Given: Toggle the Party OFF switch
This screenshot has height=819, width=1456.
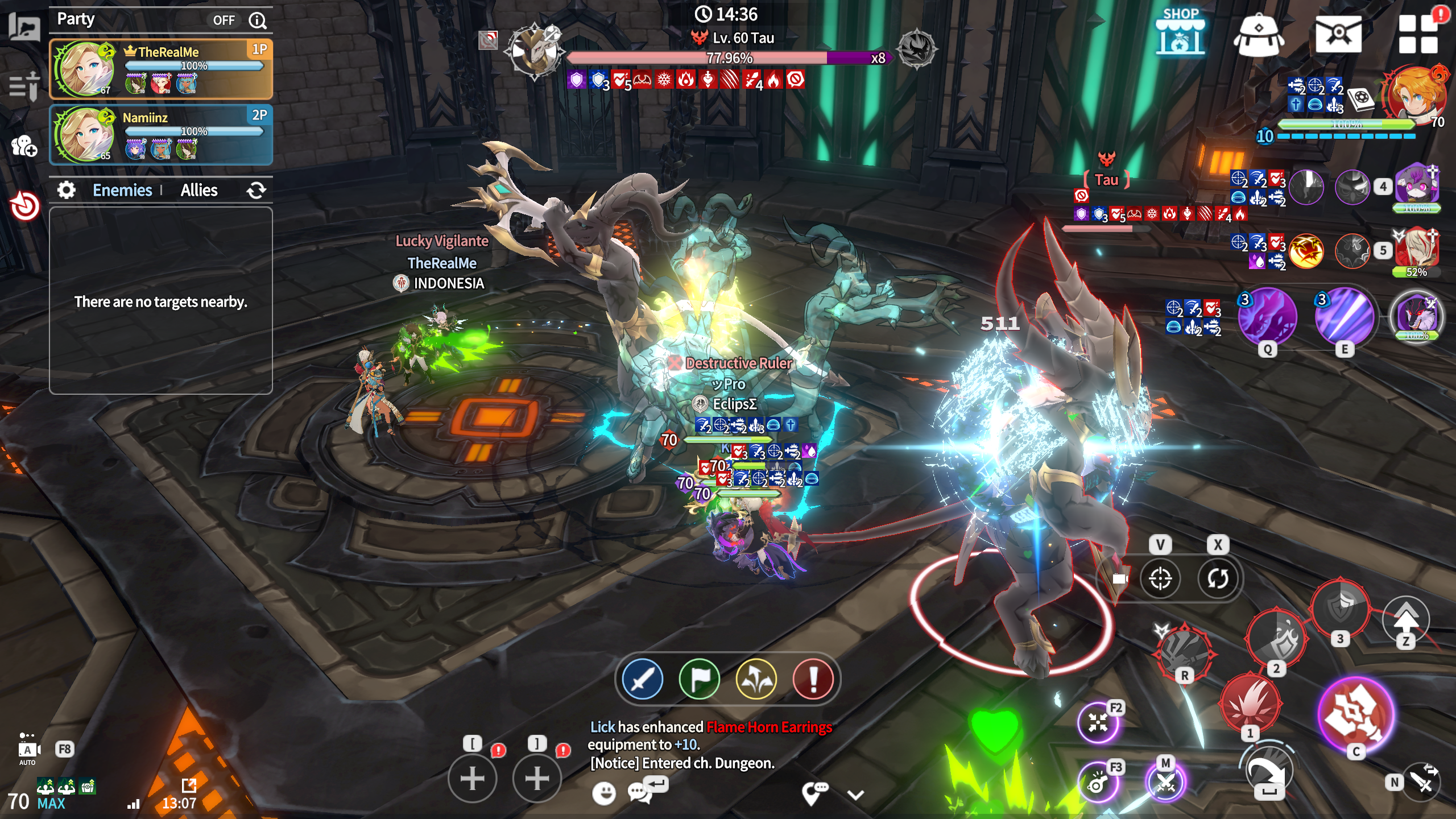Looking at the screenshot, I should click(224, 20).
